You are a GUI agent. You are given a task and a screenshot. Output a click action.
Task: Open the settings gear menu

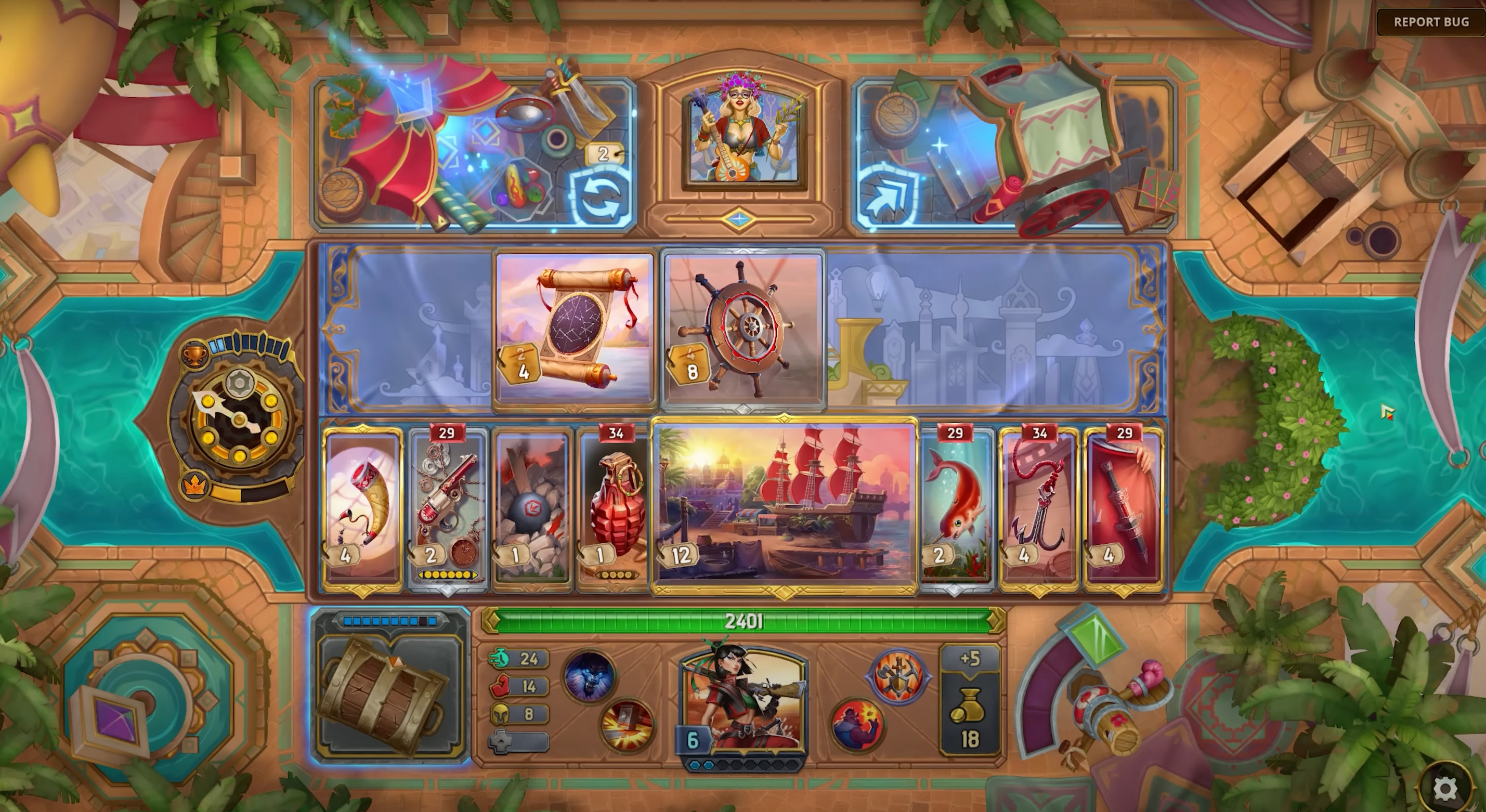[x=1444, y=789]
